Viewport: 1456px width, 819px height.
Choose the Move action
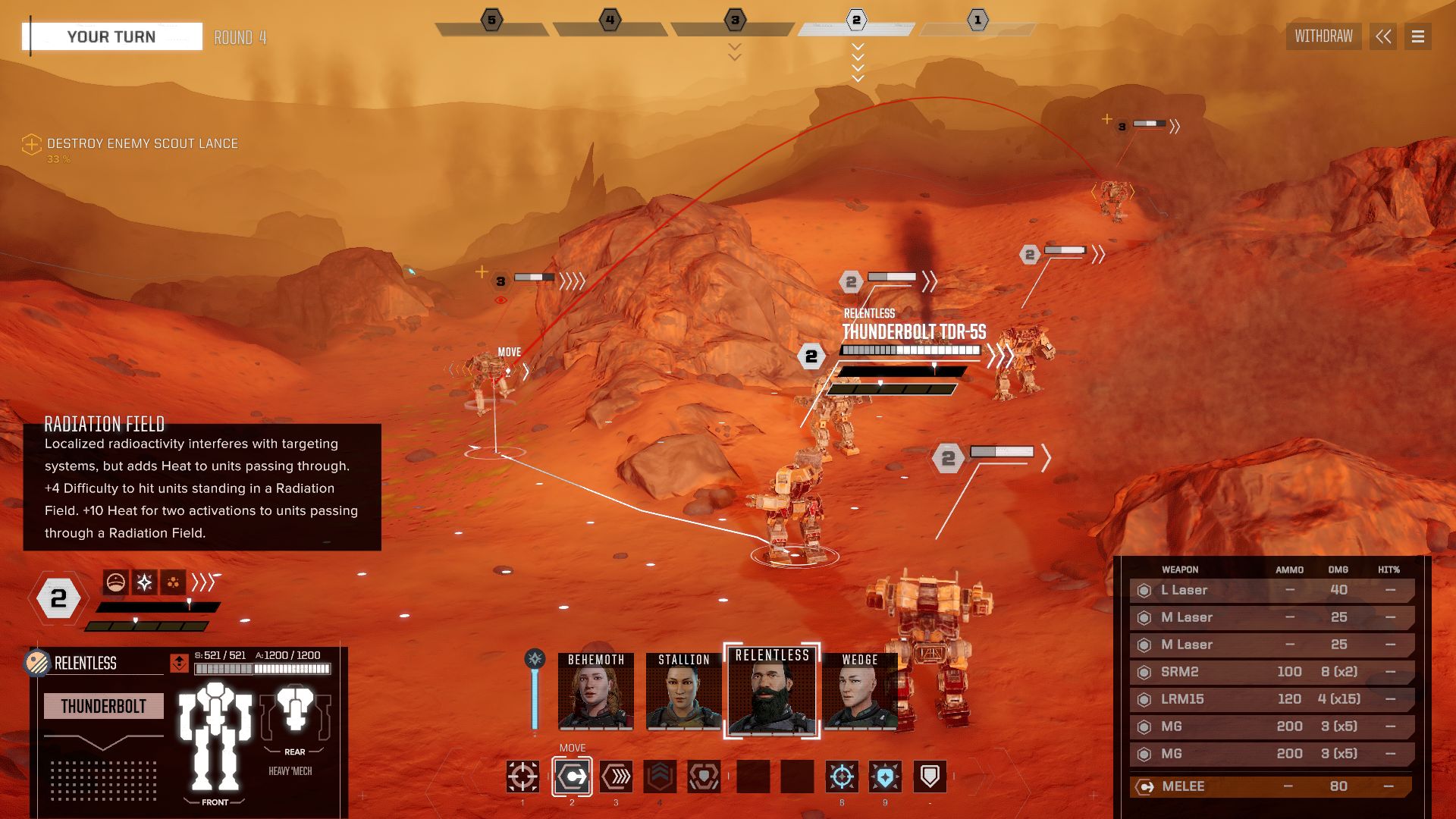pyautogui.click(x=572, y=777)
